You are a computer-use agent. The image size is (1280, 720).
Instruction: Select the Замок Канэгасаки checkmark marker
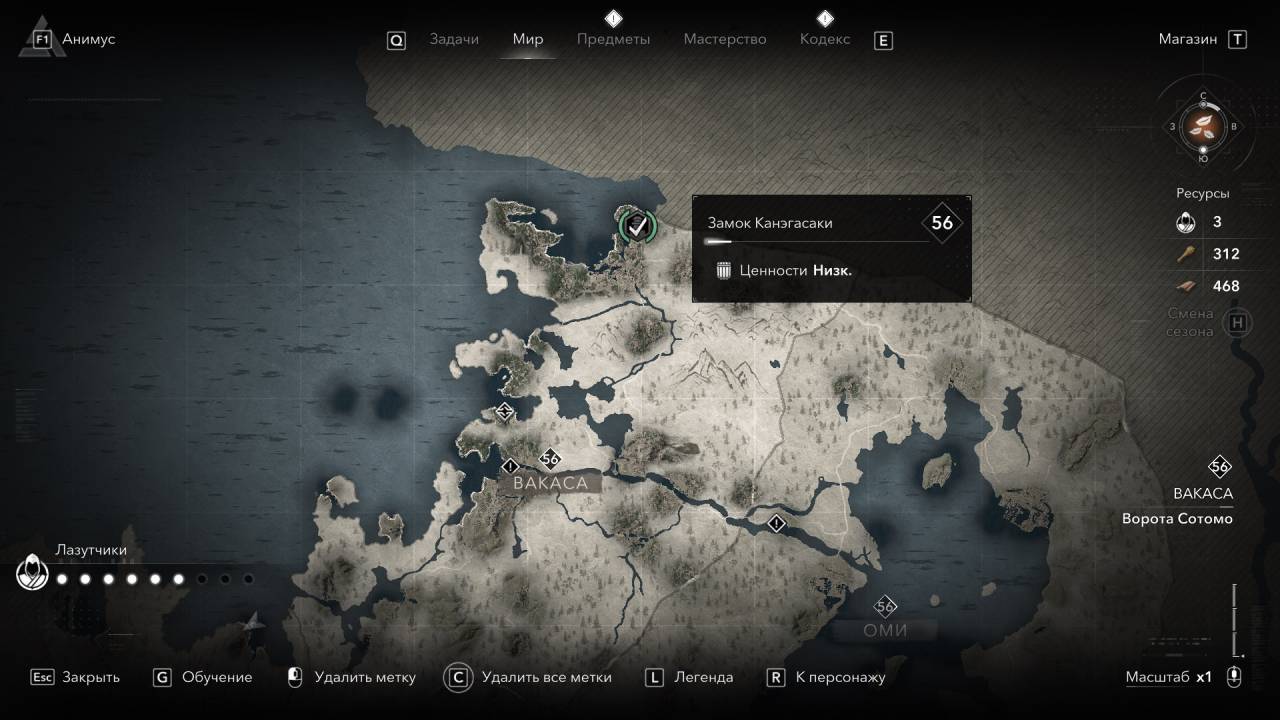[636, 225]
